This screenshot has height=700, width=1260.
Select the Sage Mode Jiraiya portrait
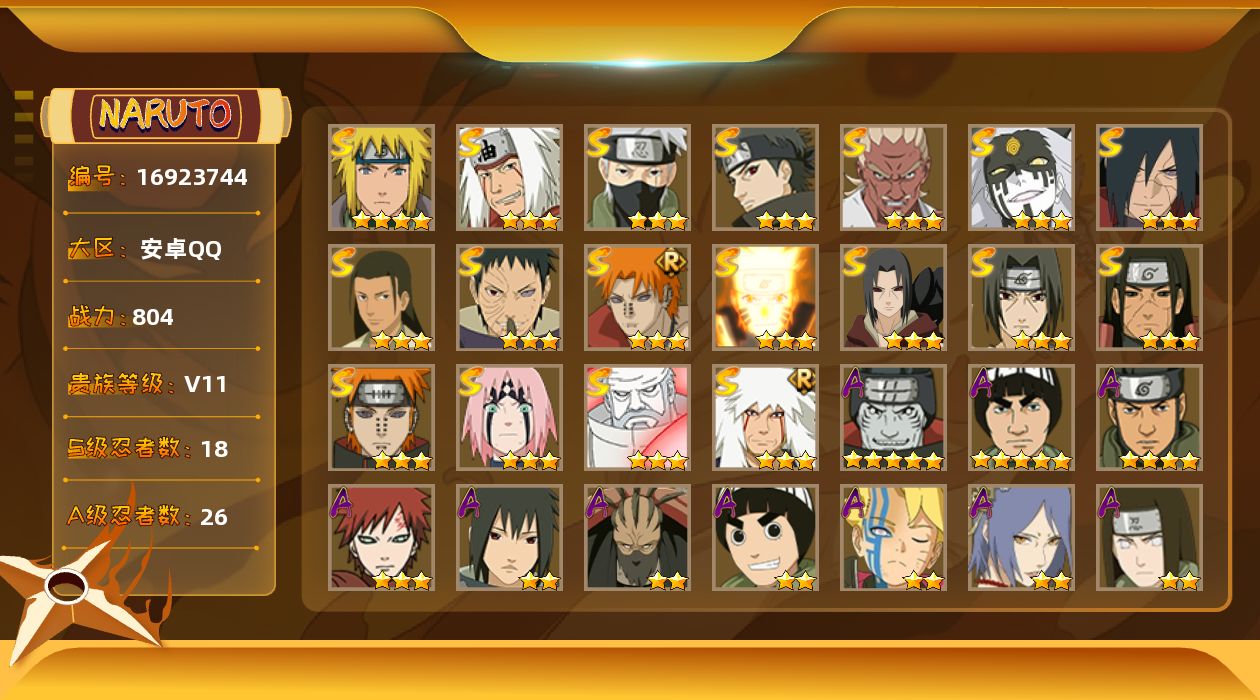(765, 418)
